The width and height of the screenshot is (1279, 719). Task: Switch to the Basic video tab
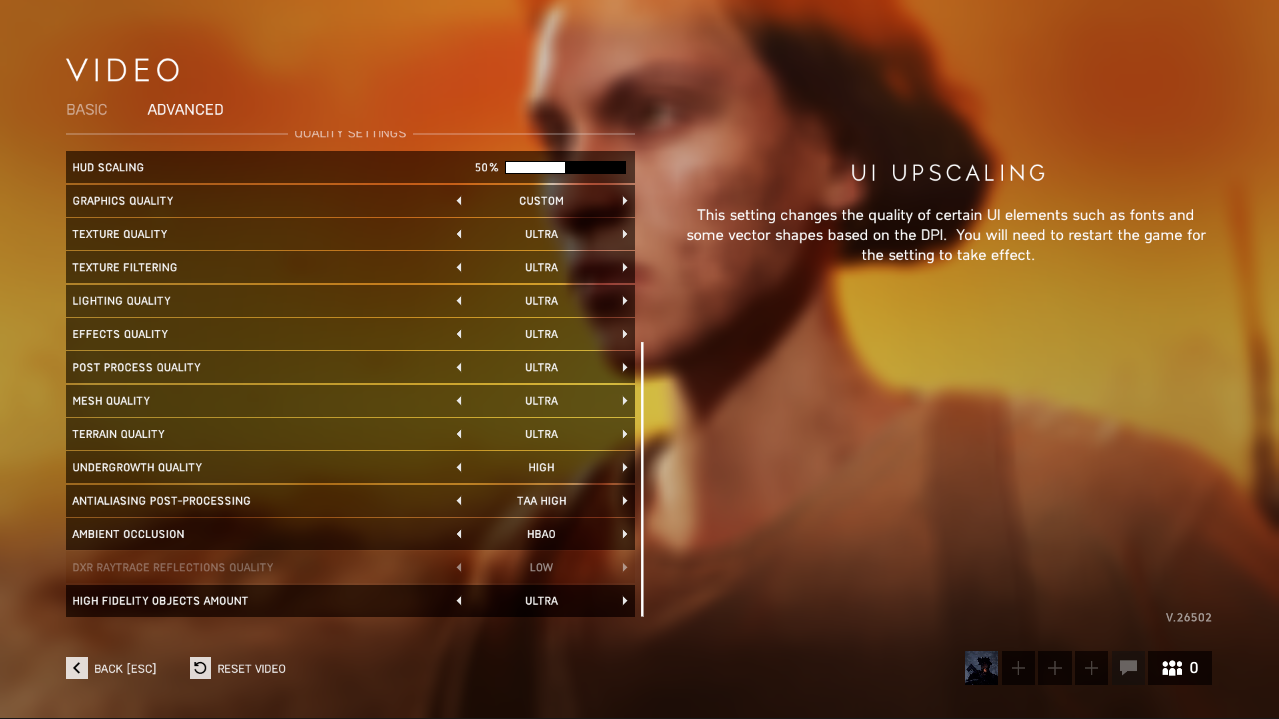87,110
